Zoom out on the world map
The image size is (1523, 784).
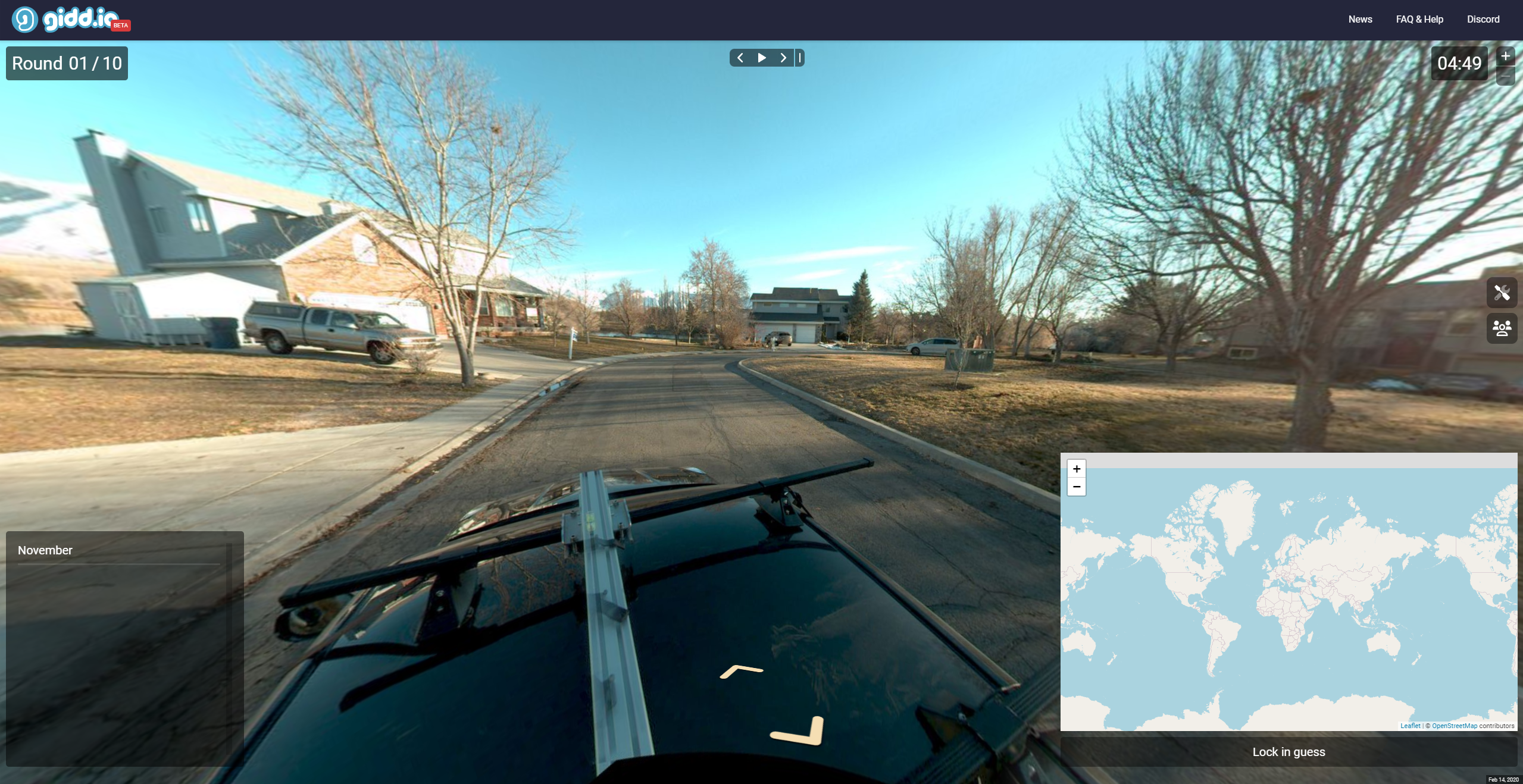(x=1077, y=487)
